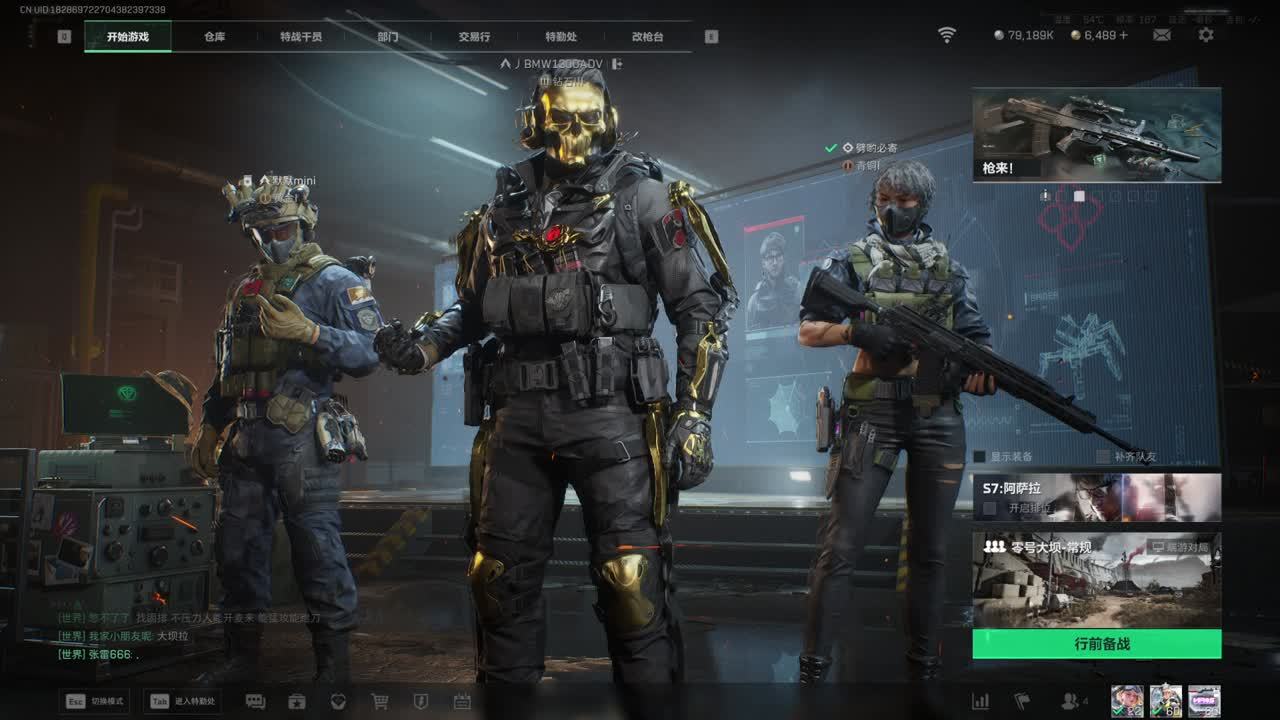Switch to the 仓库 (Warehouse) tab
The image size is (1280, 720).
[214, 37]
